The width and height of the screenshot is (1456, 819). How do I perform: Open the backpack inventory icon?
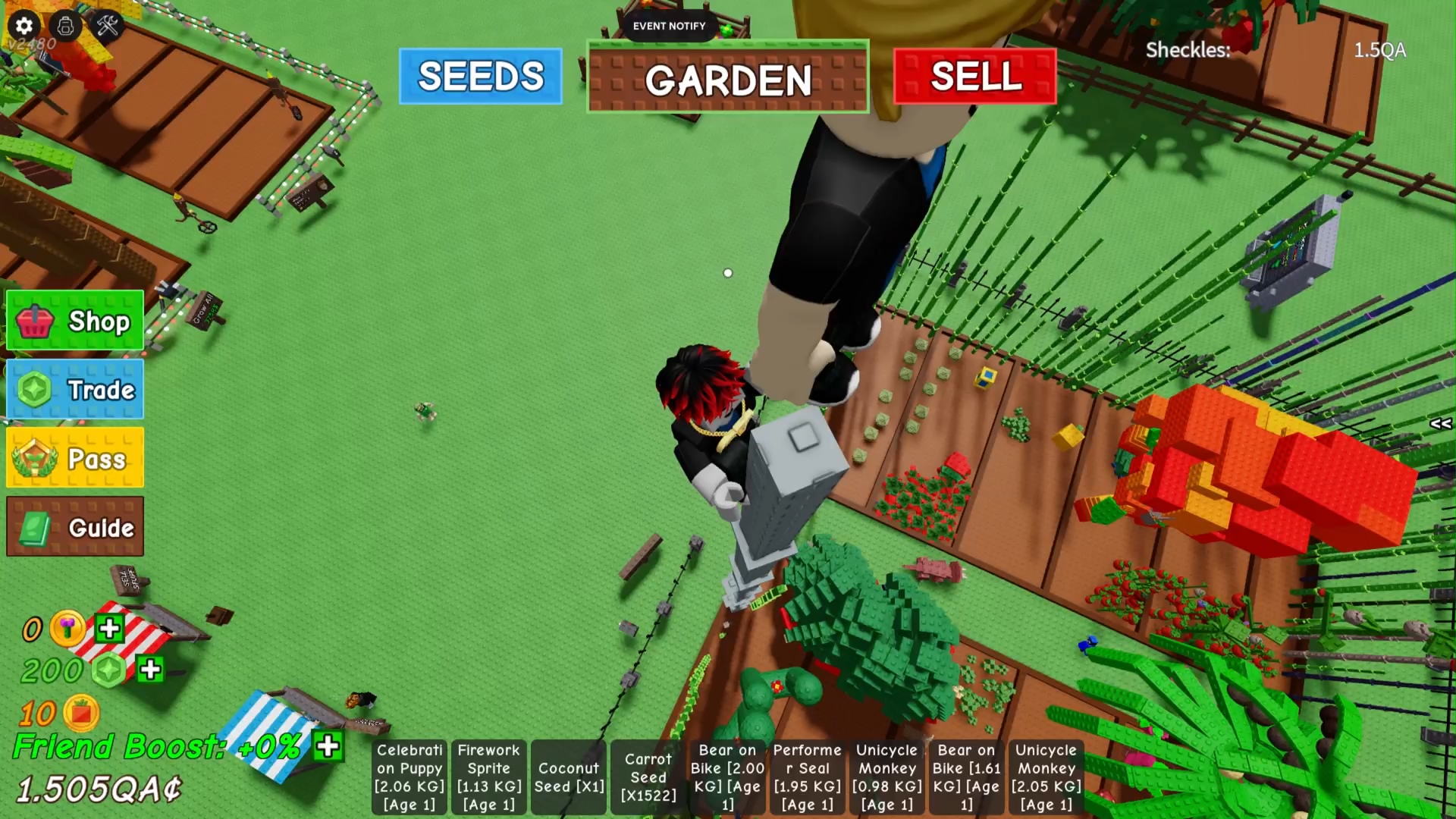[66, 26]
